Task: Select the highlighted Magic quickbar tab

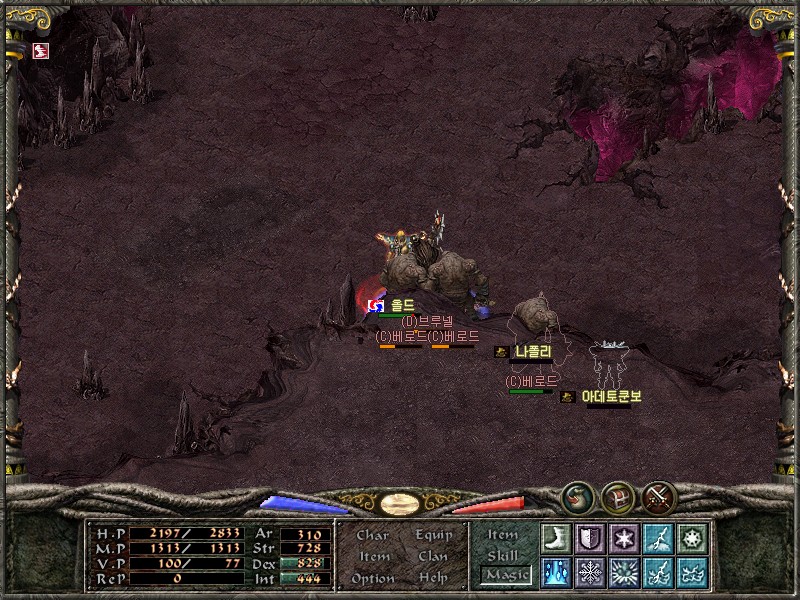Action: (505, 574)
